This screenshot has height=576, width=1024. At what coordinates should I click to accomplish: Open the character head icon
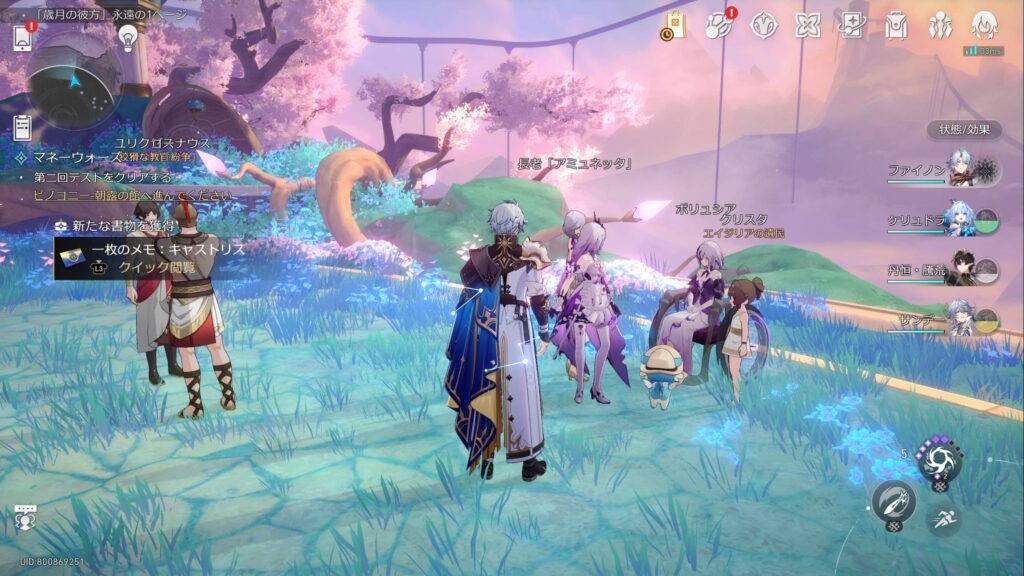984,24
